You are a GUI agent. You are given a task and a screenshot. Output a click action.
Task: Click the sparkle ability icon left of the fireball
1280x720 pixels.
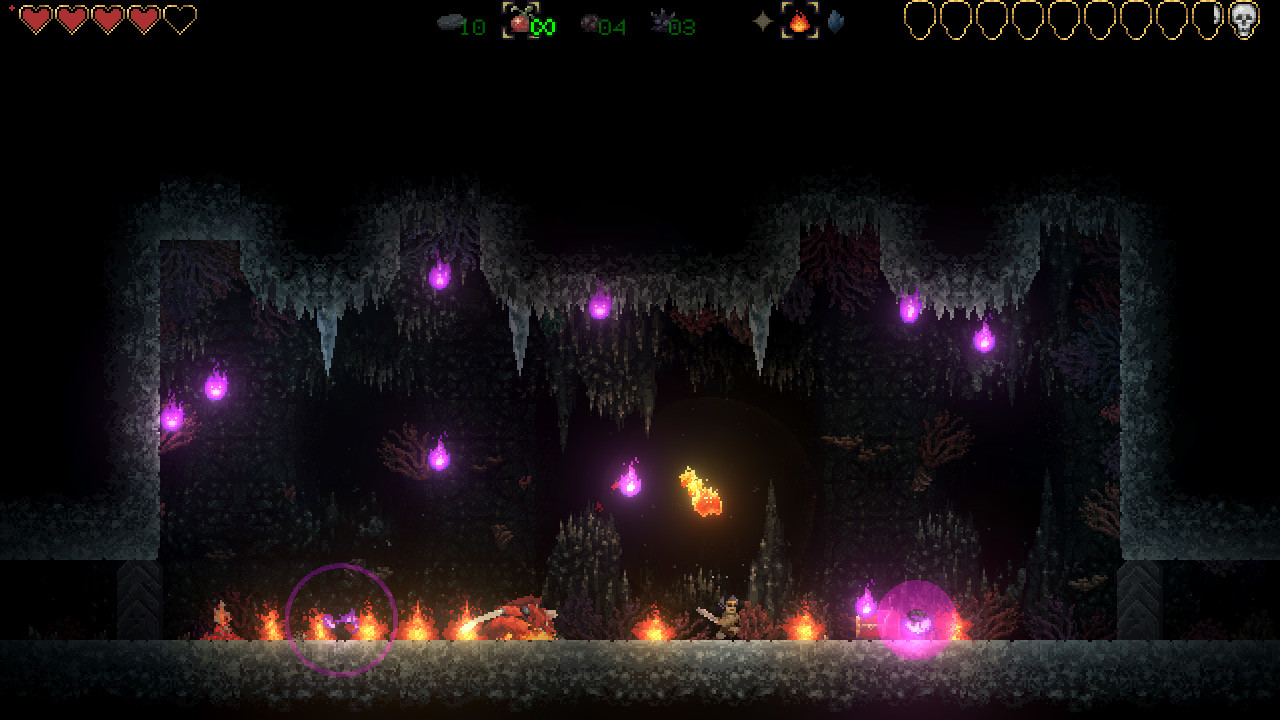[x=762, y=21]
